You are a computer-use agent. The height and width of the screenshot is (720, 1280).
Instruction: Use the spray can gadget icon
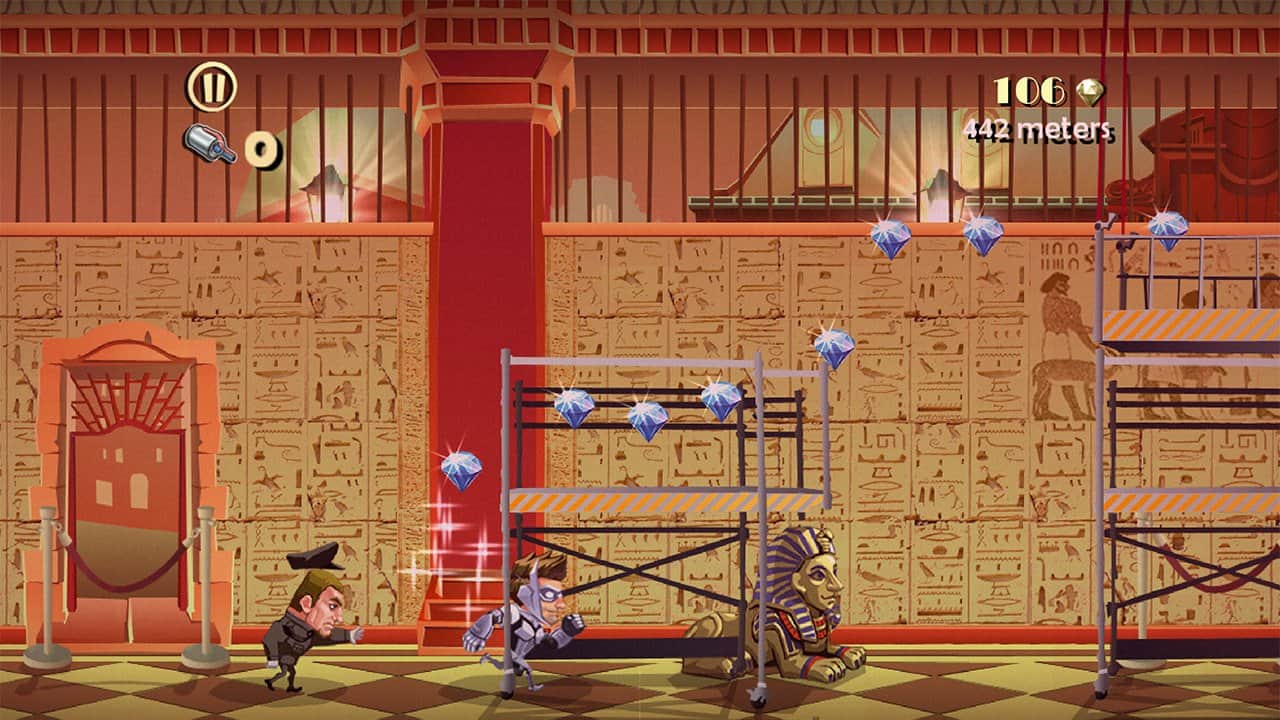click(210, 145)
